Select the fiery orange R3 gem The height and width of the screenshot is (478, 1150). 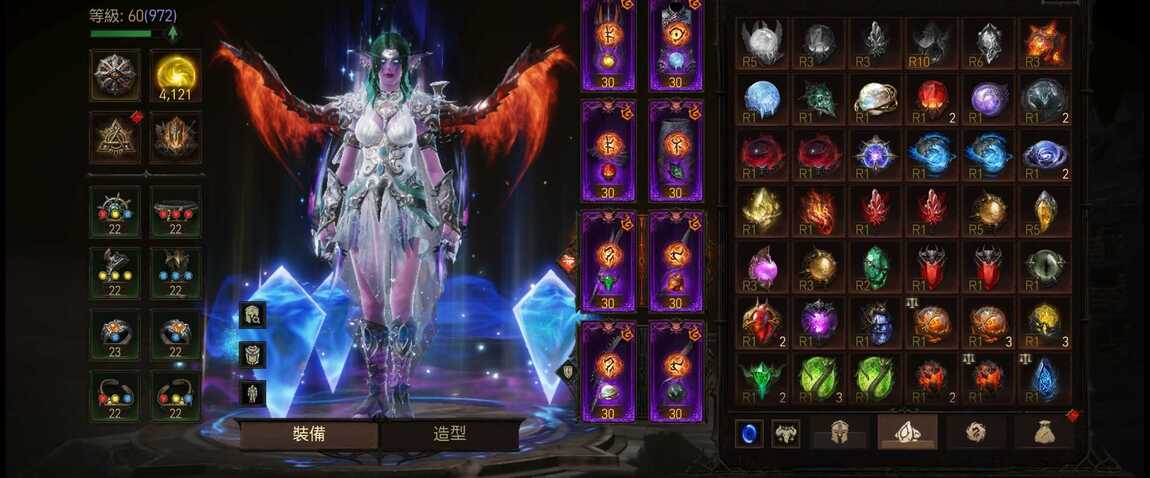tap(1045, 43)
